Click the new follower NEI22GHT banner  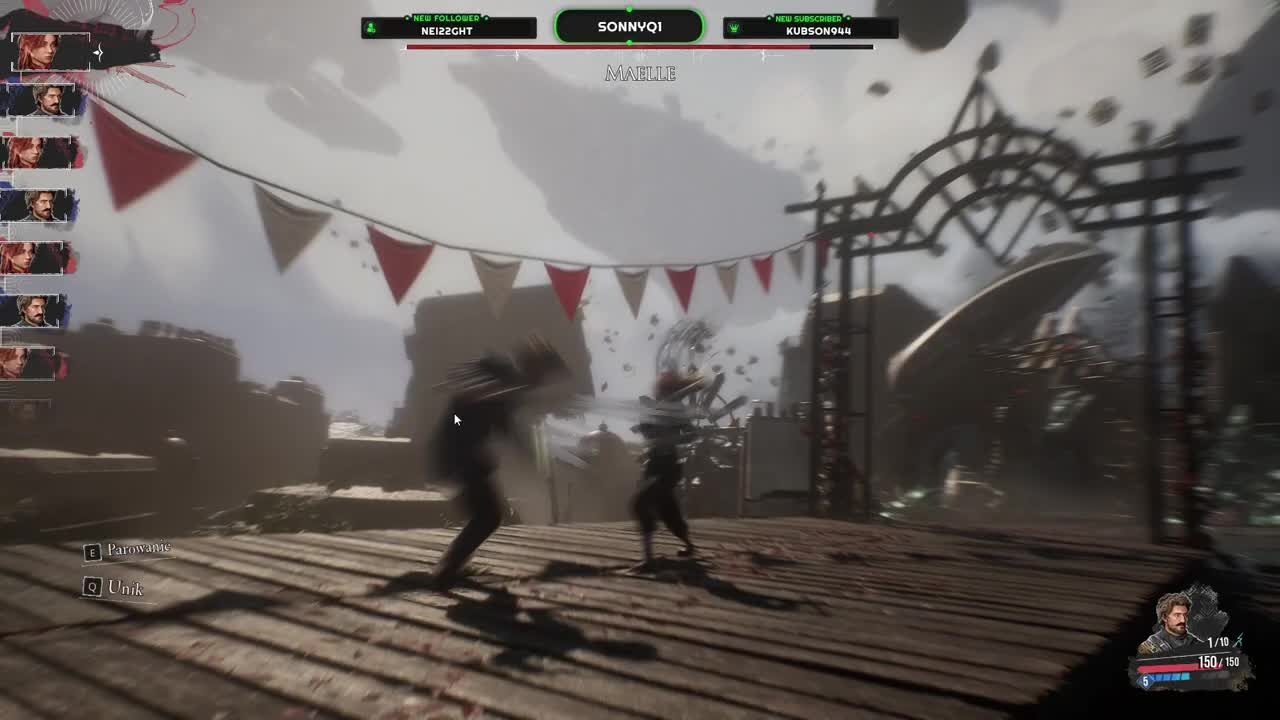pos(448,27)
